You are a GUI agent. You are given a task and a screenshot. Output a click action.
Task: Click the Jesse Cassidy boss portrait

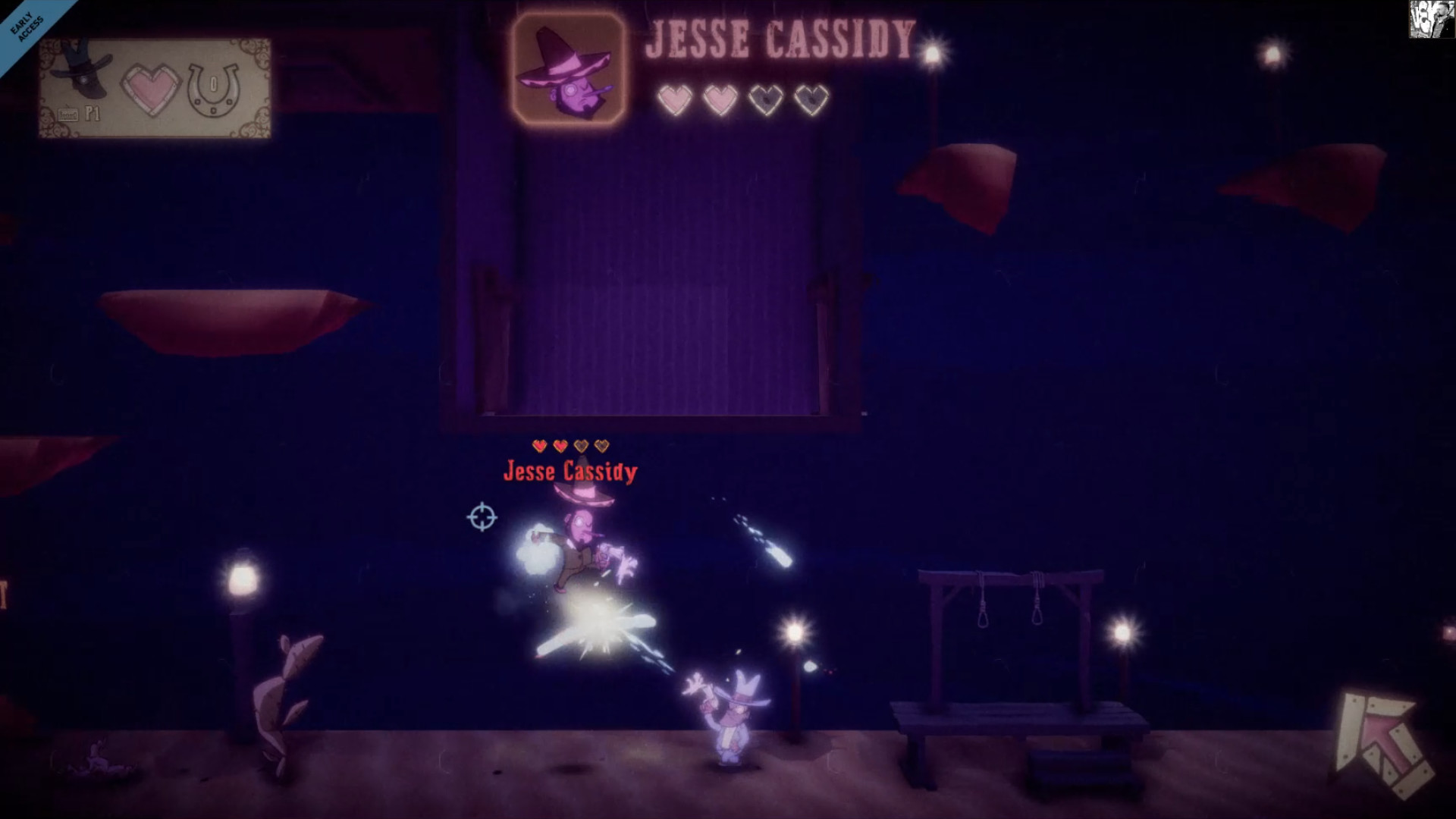[x=568, y=68]
